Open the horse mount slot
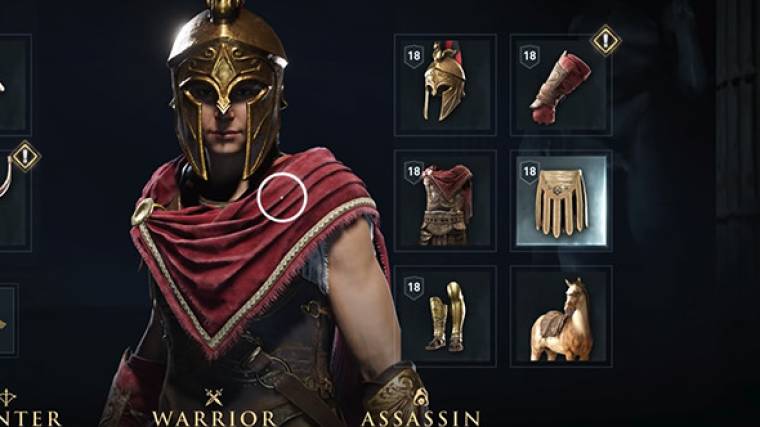Image resolution: width=760 pixels, height=427 pixels. (x=561, y=315)
